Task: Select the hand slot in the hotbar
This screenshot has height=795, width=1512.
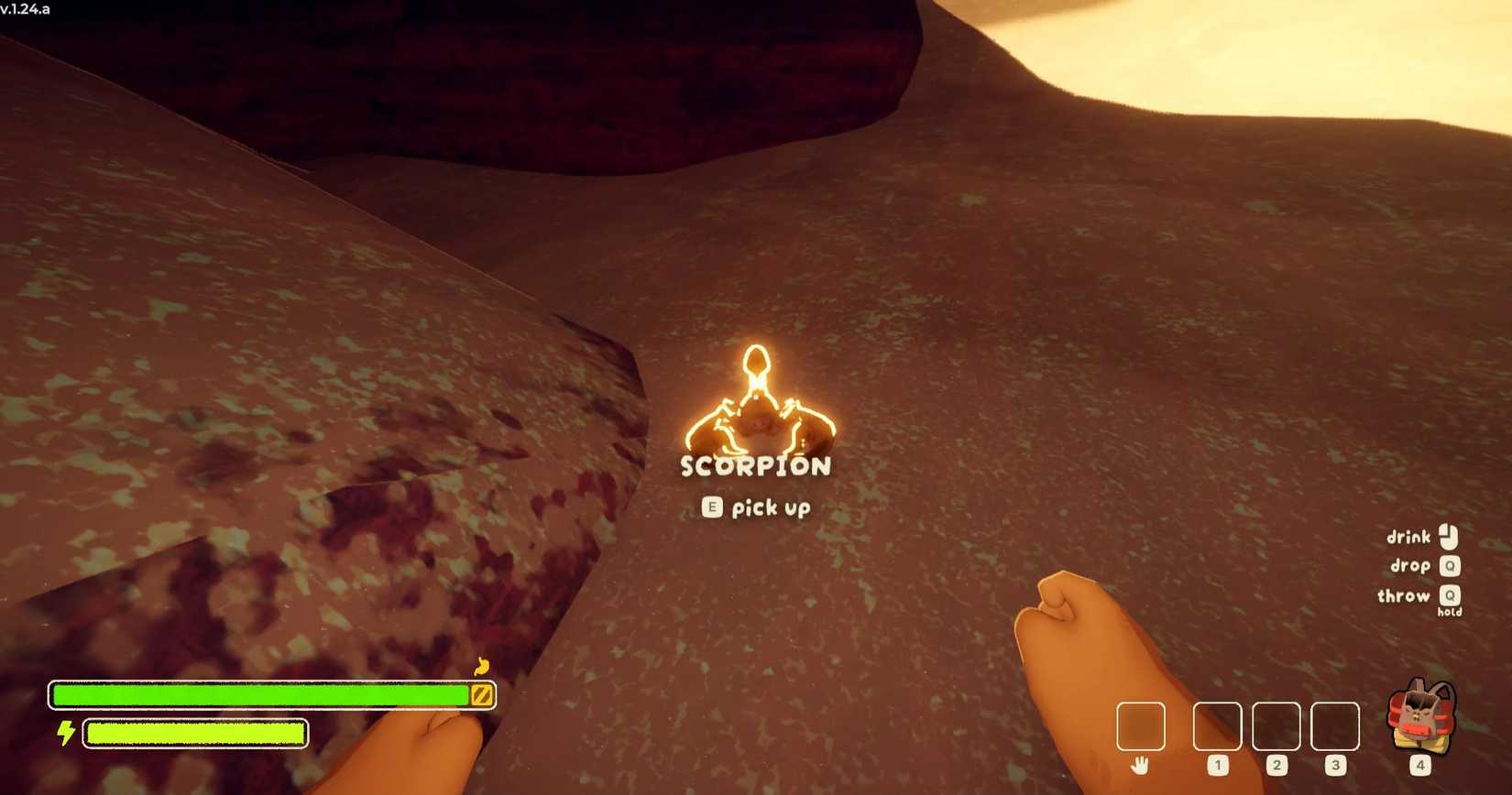Action: point(1141,726)
